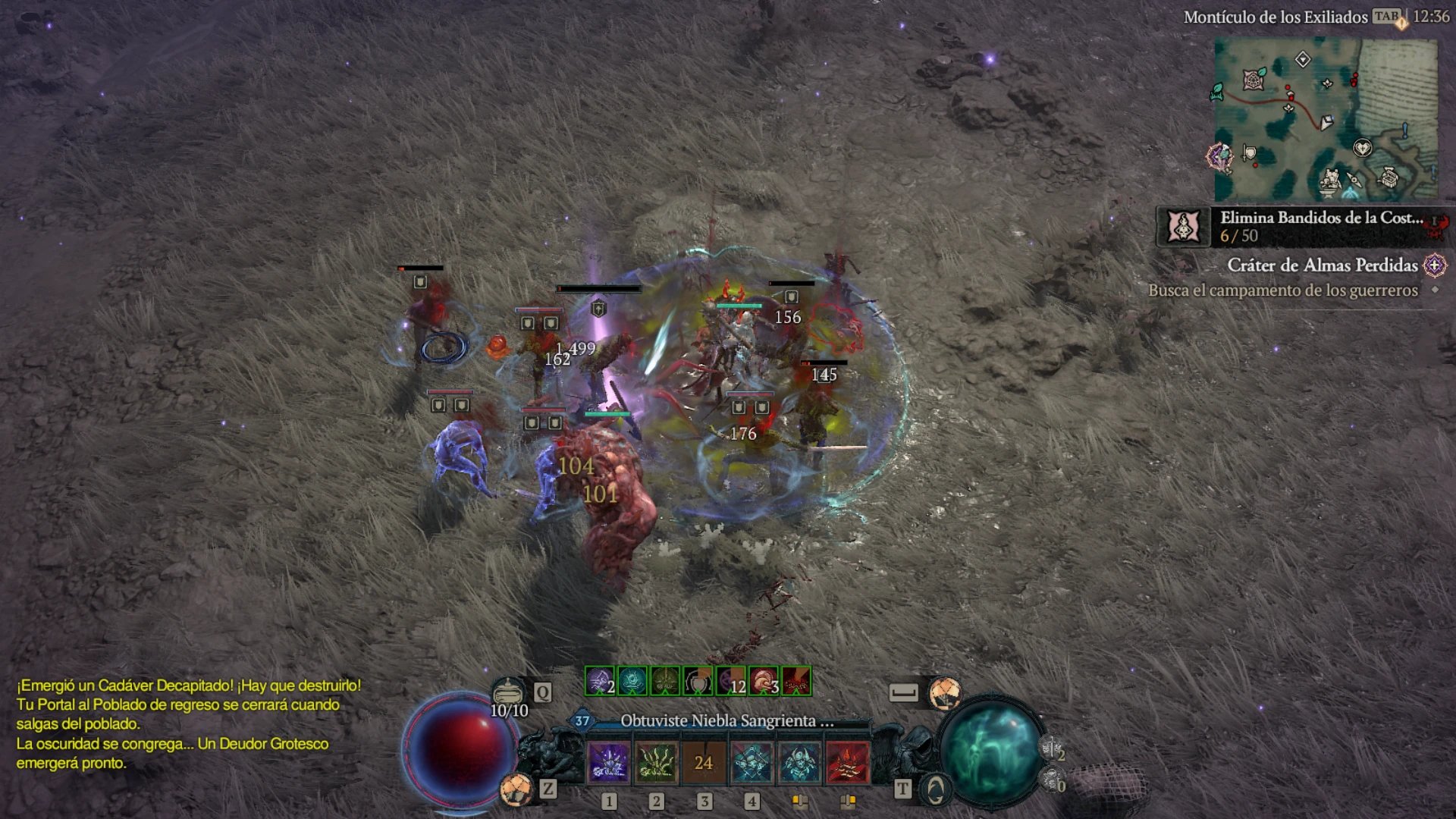
Task: Click the pink spiderweb marker on the minimap
Action: (1254, 79)
